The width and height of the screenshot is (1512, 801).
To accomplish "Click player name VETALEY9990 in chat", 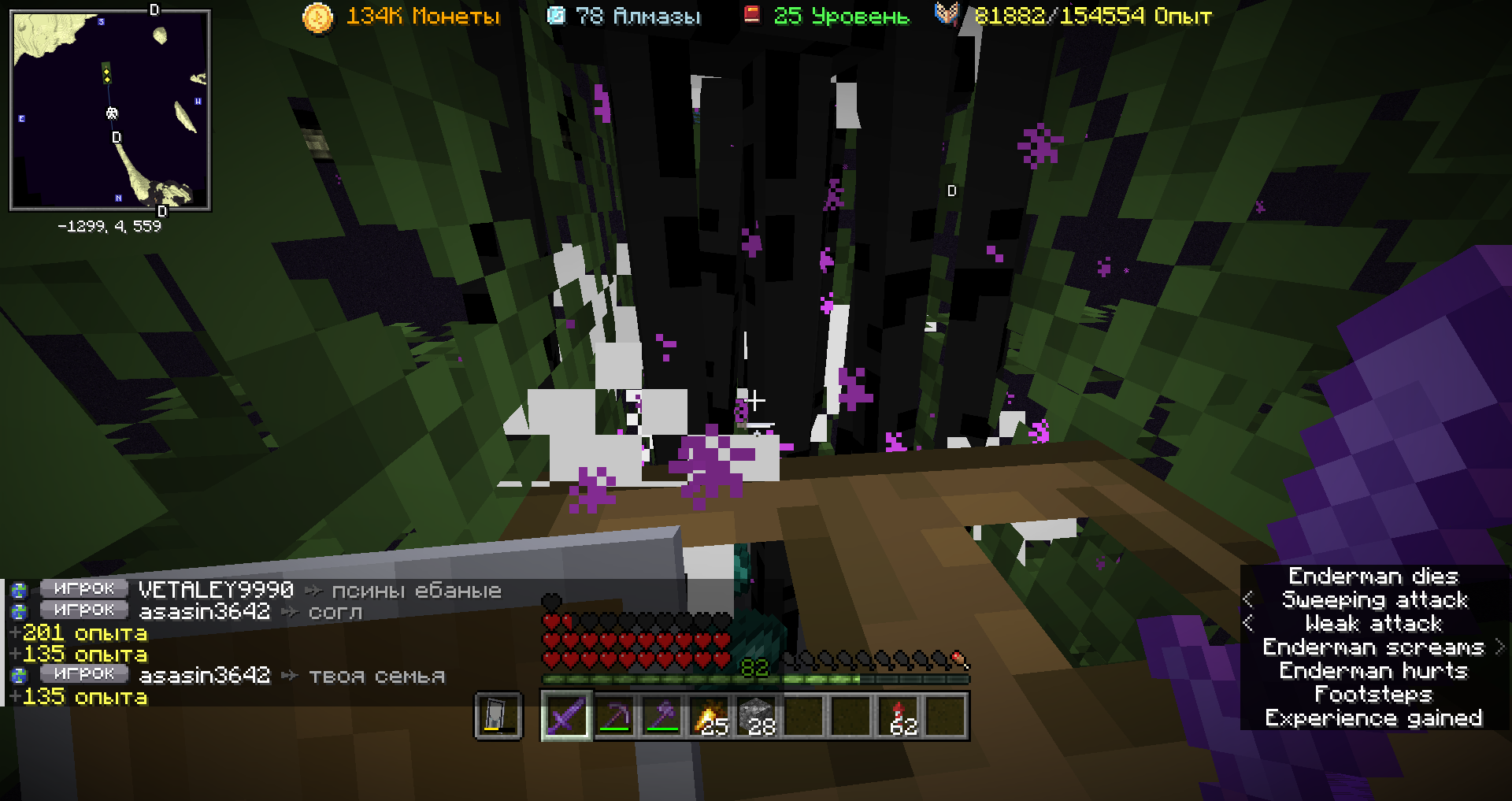I will pos(216,590).
